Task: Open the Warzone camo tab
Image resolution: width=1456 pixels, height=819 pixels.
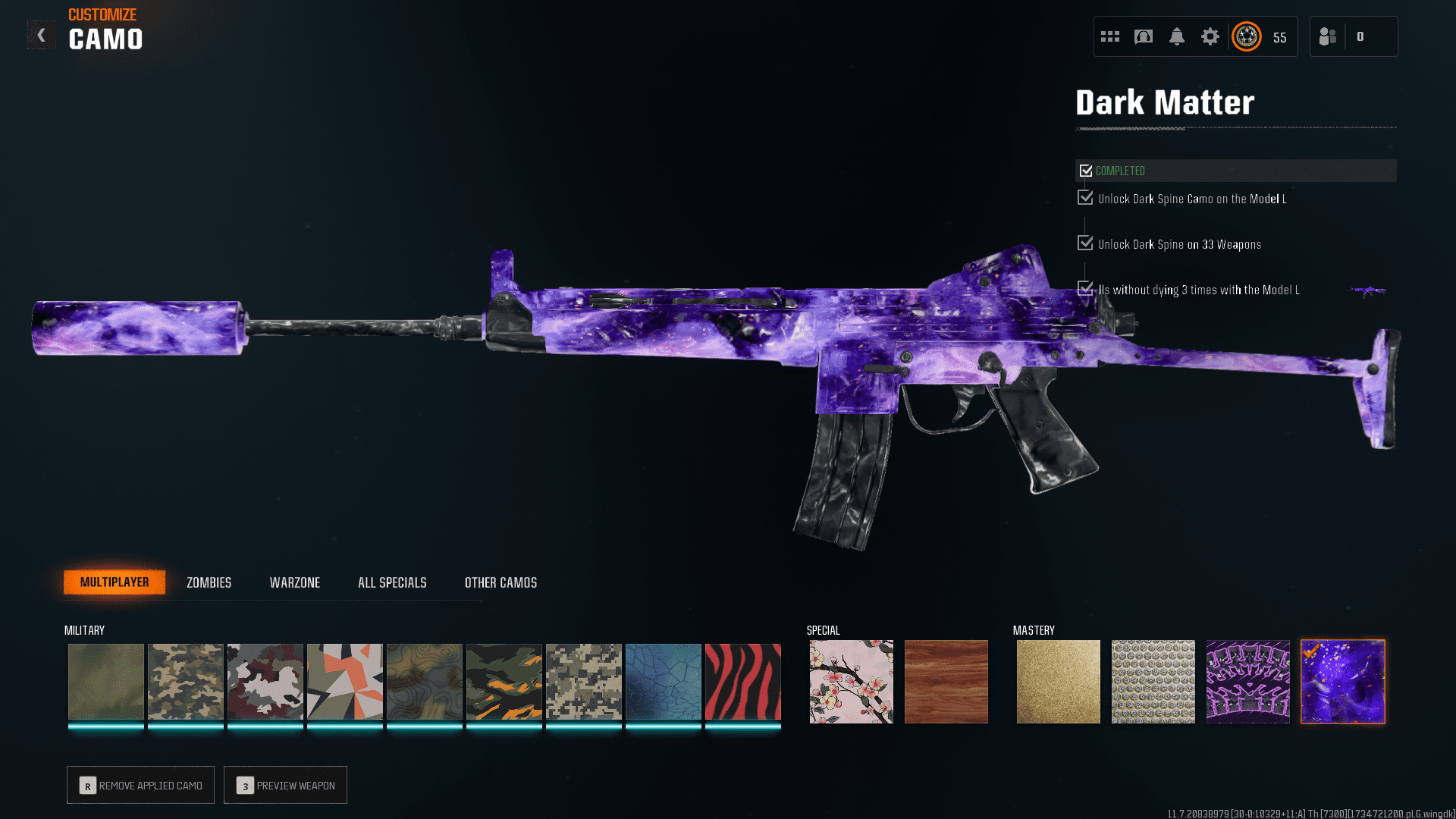Action: [x=295, y=582]
